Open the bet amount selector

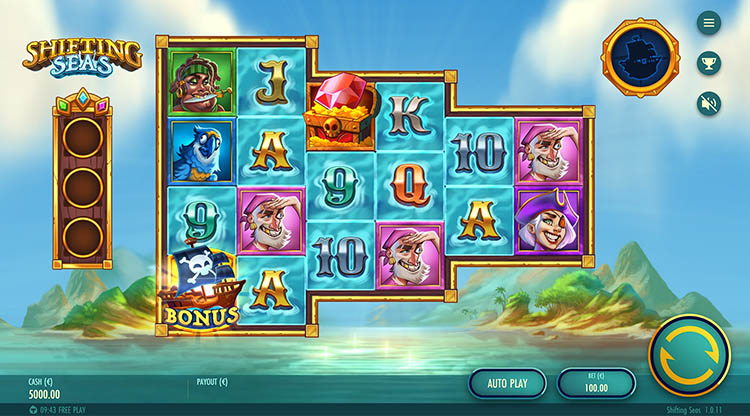coord(596,383)
